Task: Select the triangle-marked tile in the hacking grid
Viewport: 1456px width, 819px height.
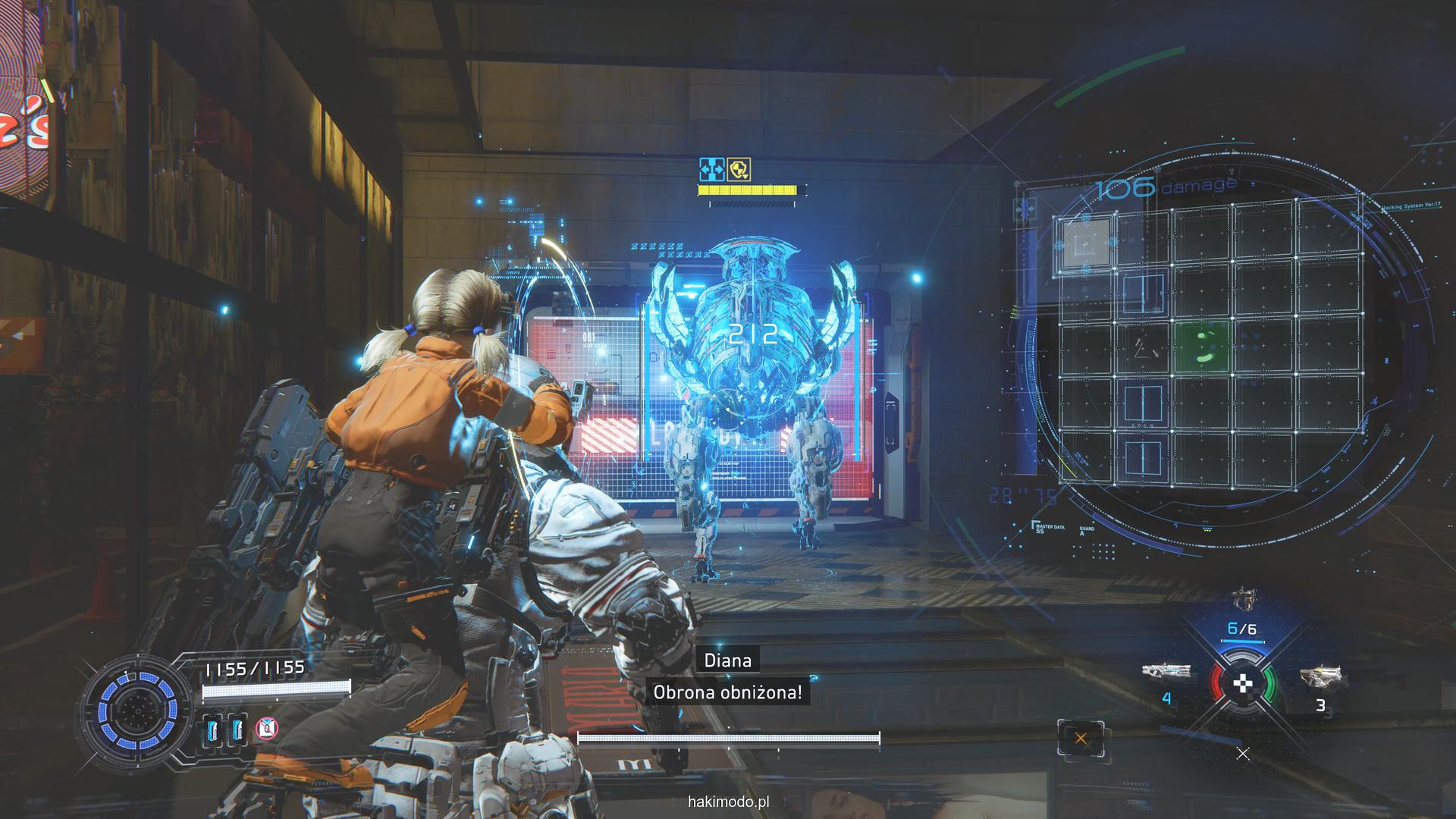Action: point(1143,348)
